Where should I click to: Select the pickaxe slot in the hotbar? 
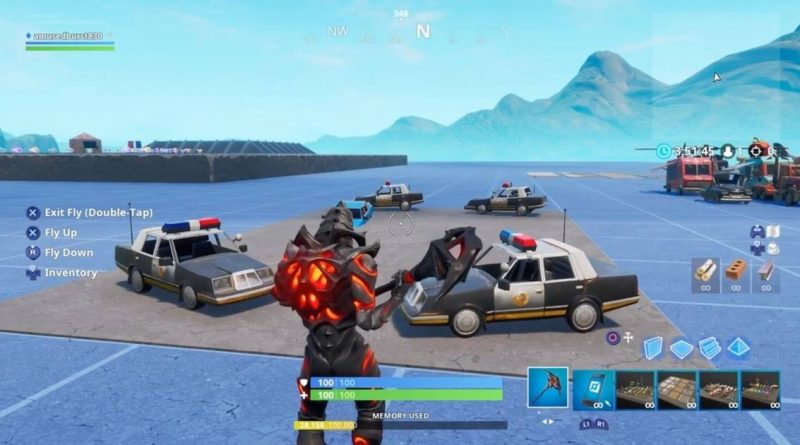pyautogui.click(x=548, y=388)
